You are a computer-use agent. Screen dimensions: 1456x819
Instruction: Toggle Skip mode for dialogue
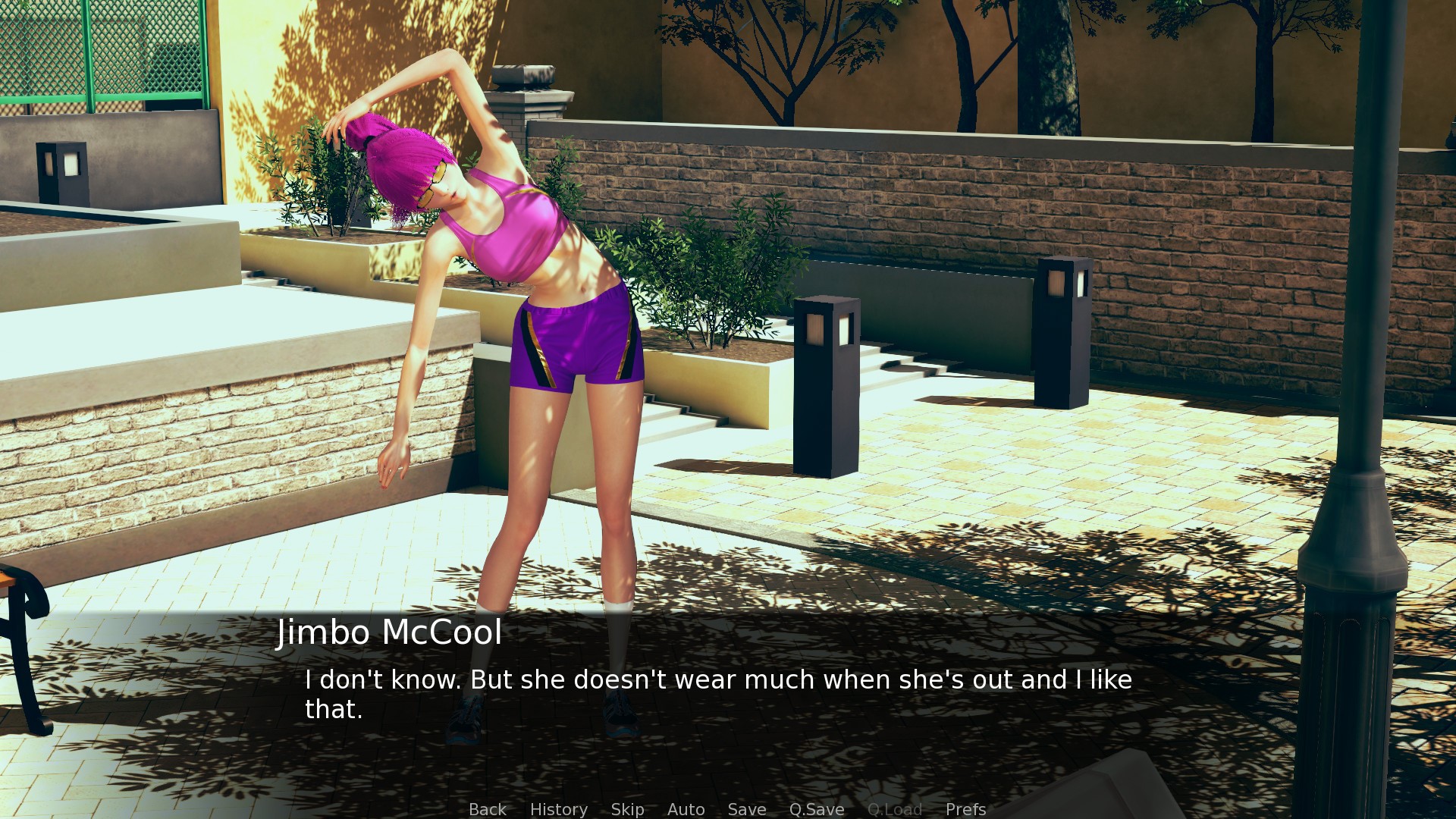point(627,809)
